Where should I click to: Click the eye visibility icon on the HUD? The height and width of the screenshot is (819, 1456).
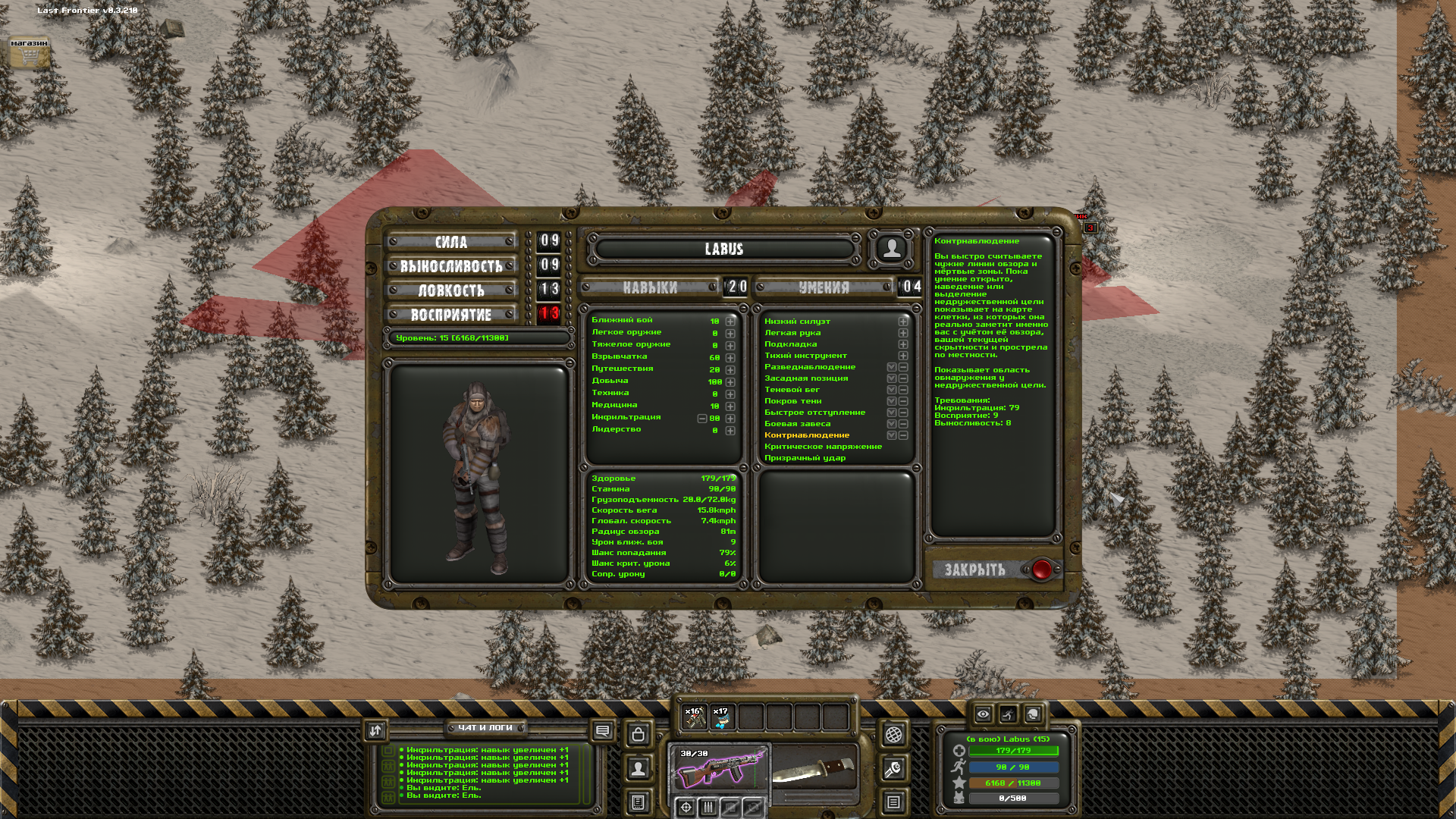click(983, 714)
